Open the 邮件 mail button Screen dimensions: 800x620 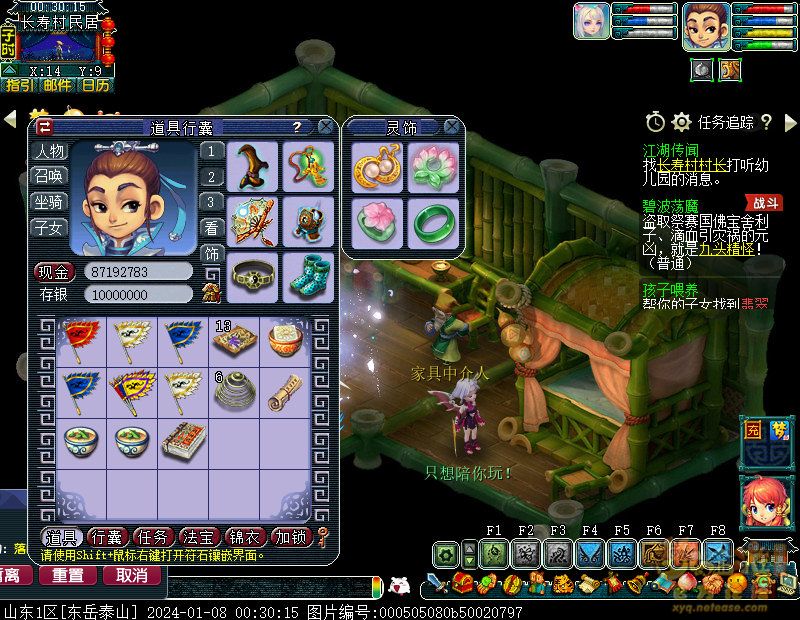click(58, 86)
